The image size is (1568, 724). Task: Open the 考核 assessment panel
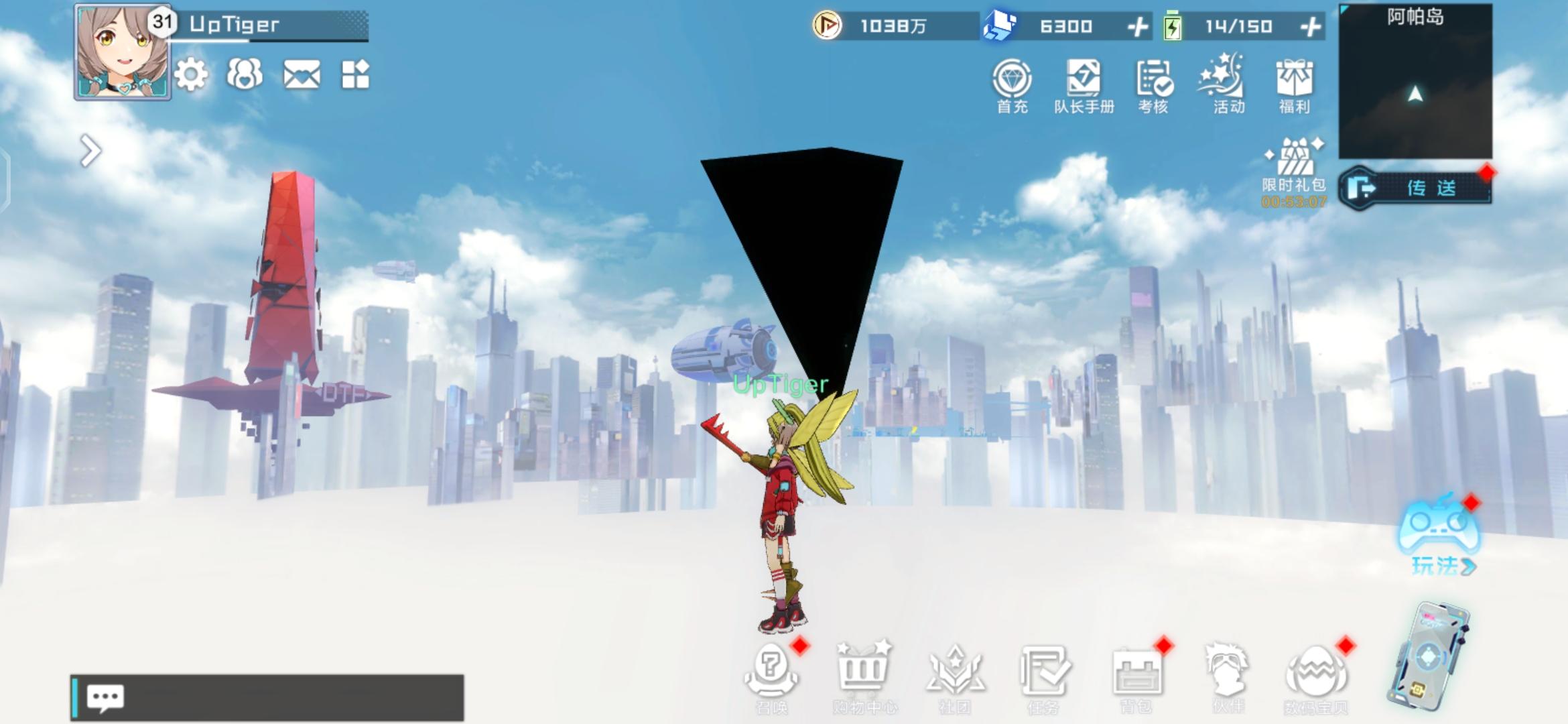pos(1155,80)
